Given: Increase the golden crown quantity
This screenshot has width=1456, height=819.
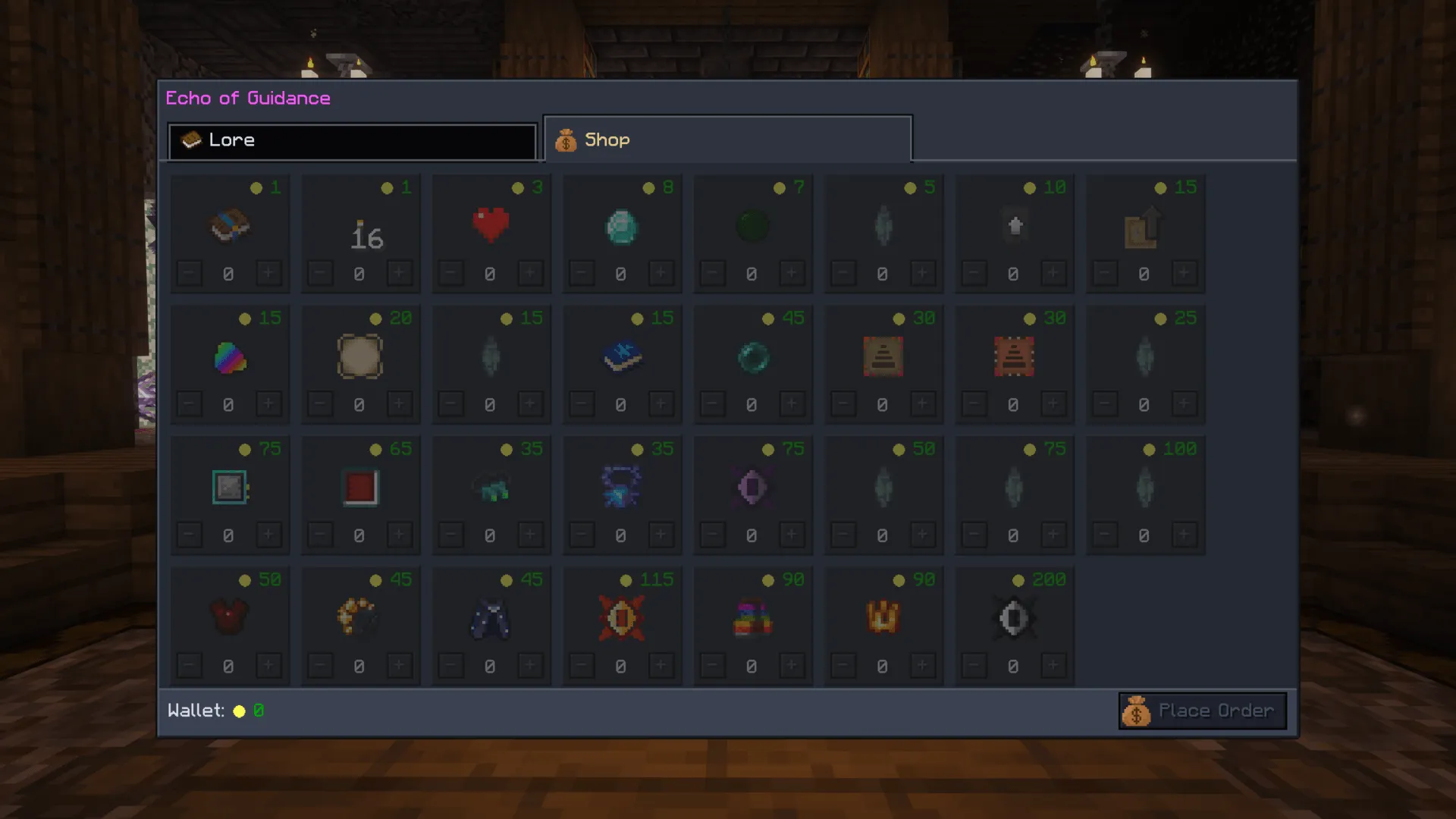Looking at the screenshot, I should point(923,665).
